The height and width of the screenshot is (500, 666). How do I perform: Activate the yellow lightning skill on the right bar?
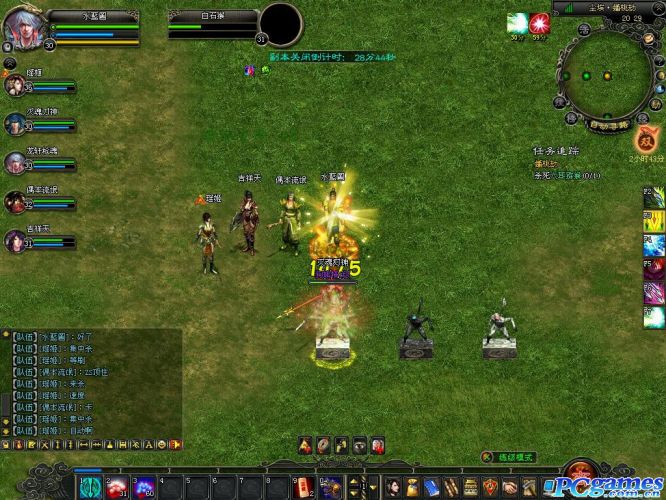click(655, 220)
